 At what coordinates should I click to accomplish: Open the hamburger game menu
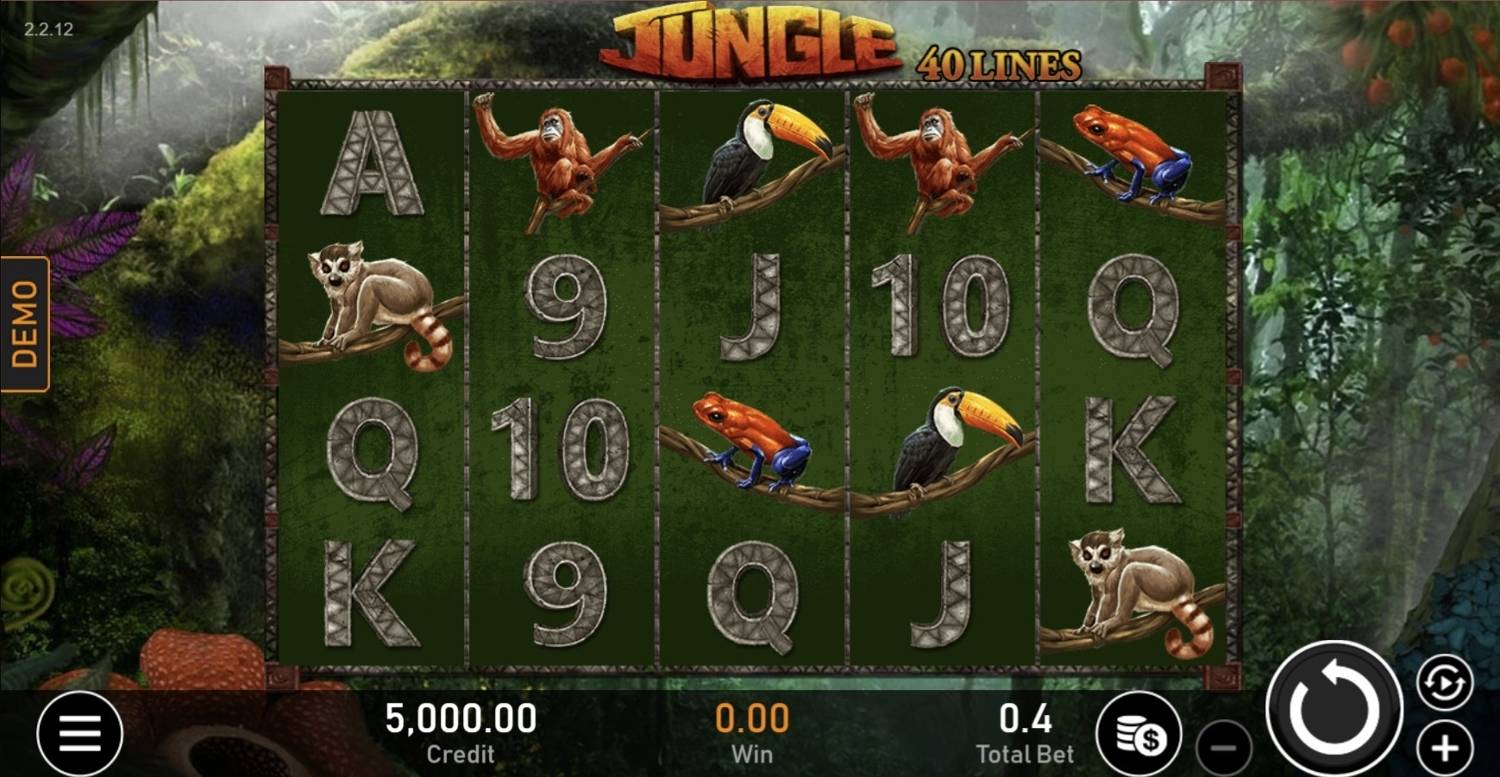pyautogui.click(x=80, y=730)
